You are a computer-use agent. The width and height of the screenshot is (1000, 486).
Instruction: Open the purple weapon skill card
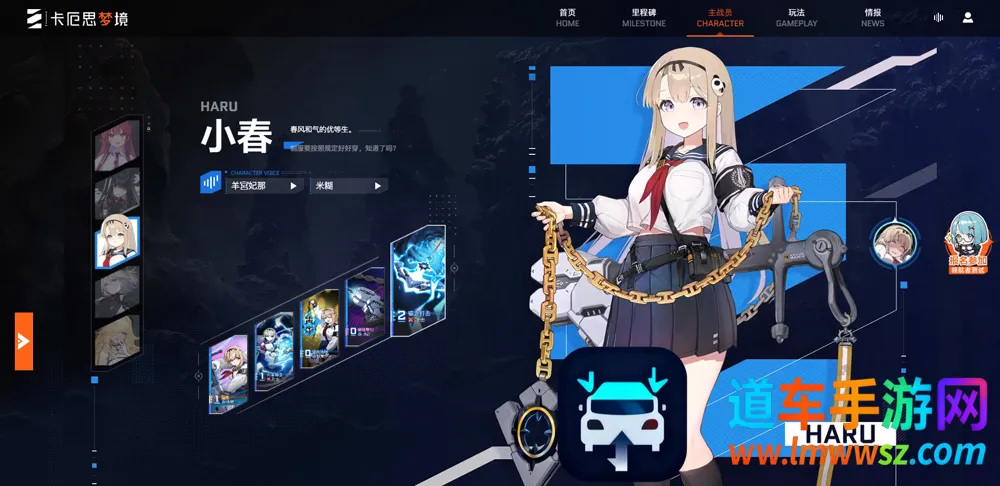click(362, 312)
